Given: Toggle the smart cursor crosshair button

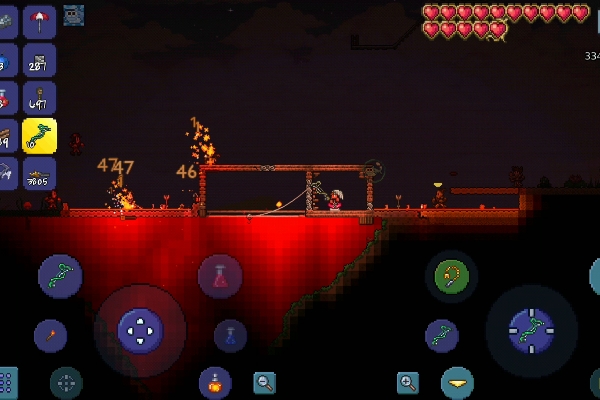Looking at the screenshot, I should tap(66, 382).
